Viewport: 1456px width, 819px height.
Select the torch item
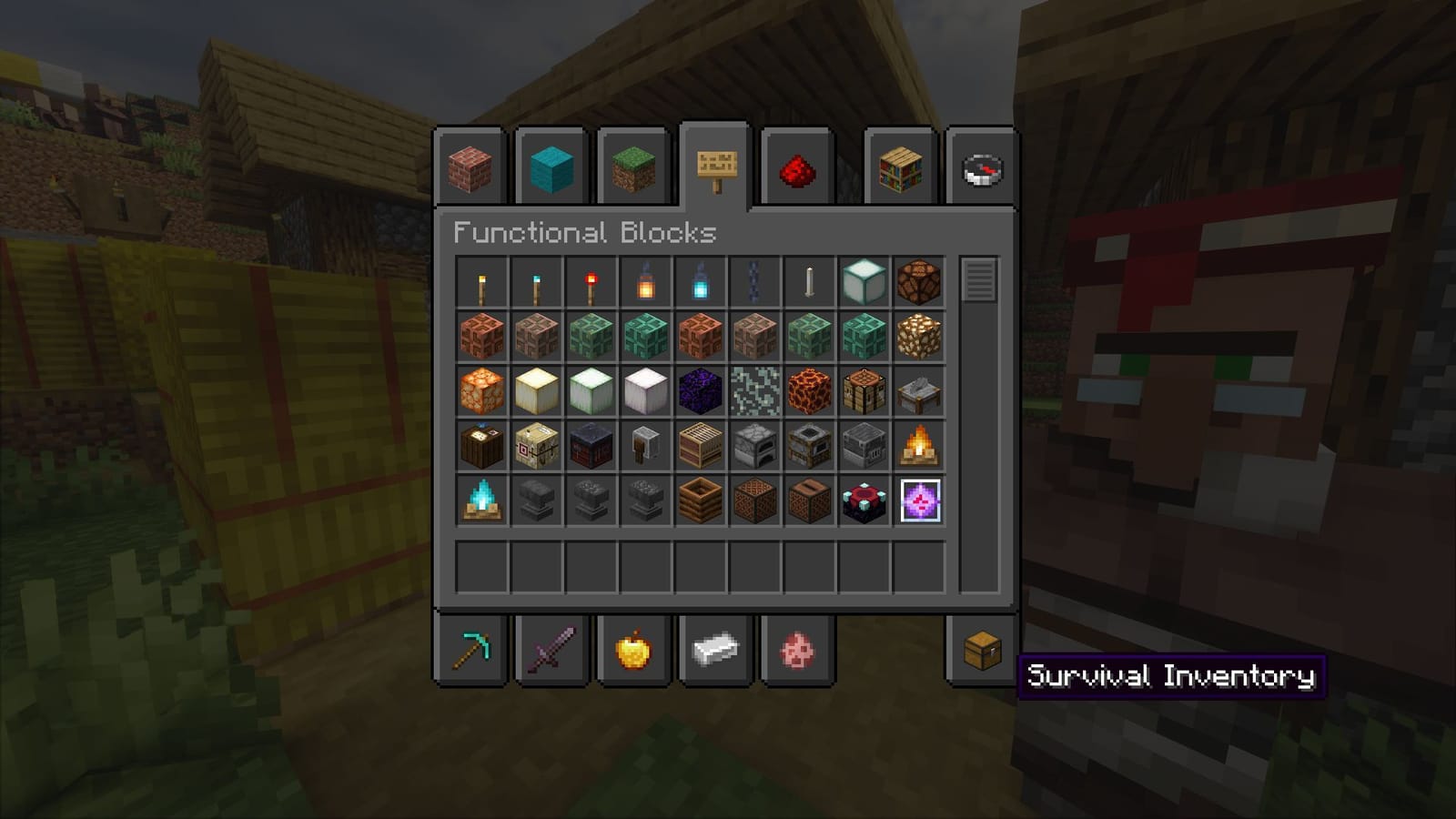tap(482, 282)
